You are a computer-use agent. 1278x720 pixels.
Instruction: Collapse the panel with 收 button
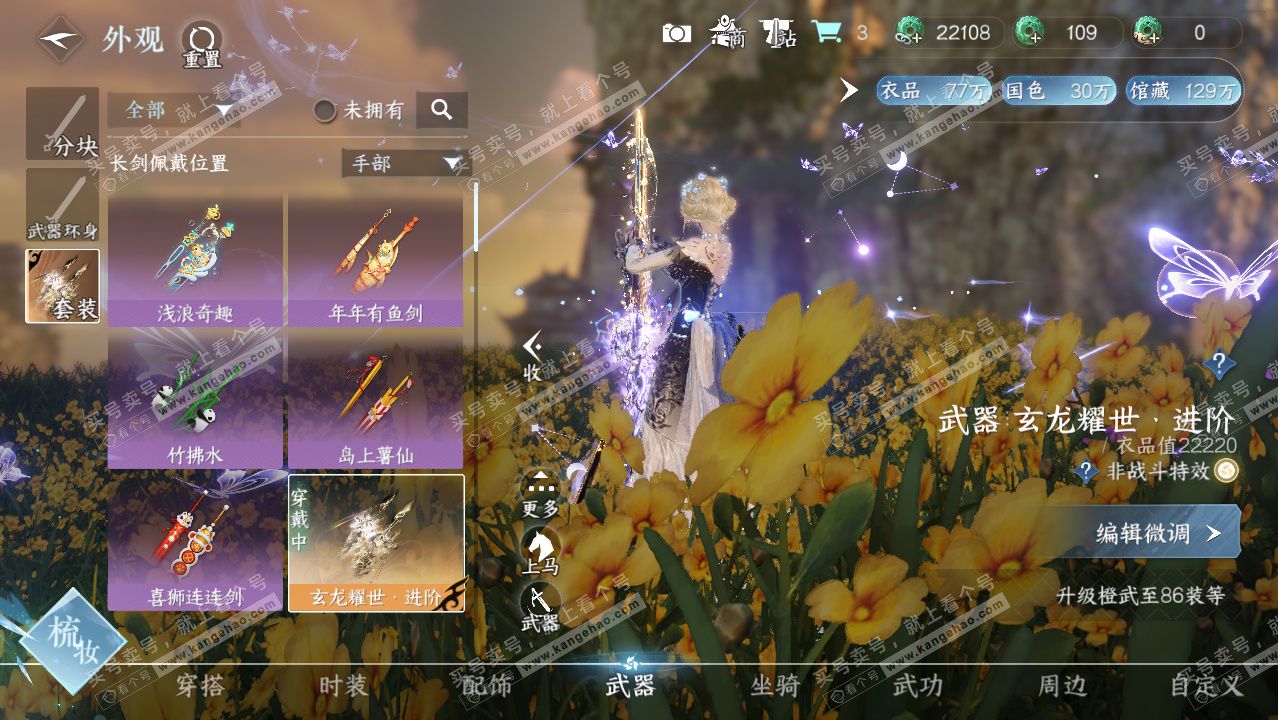coord(533,357)
